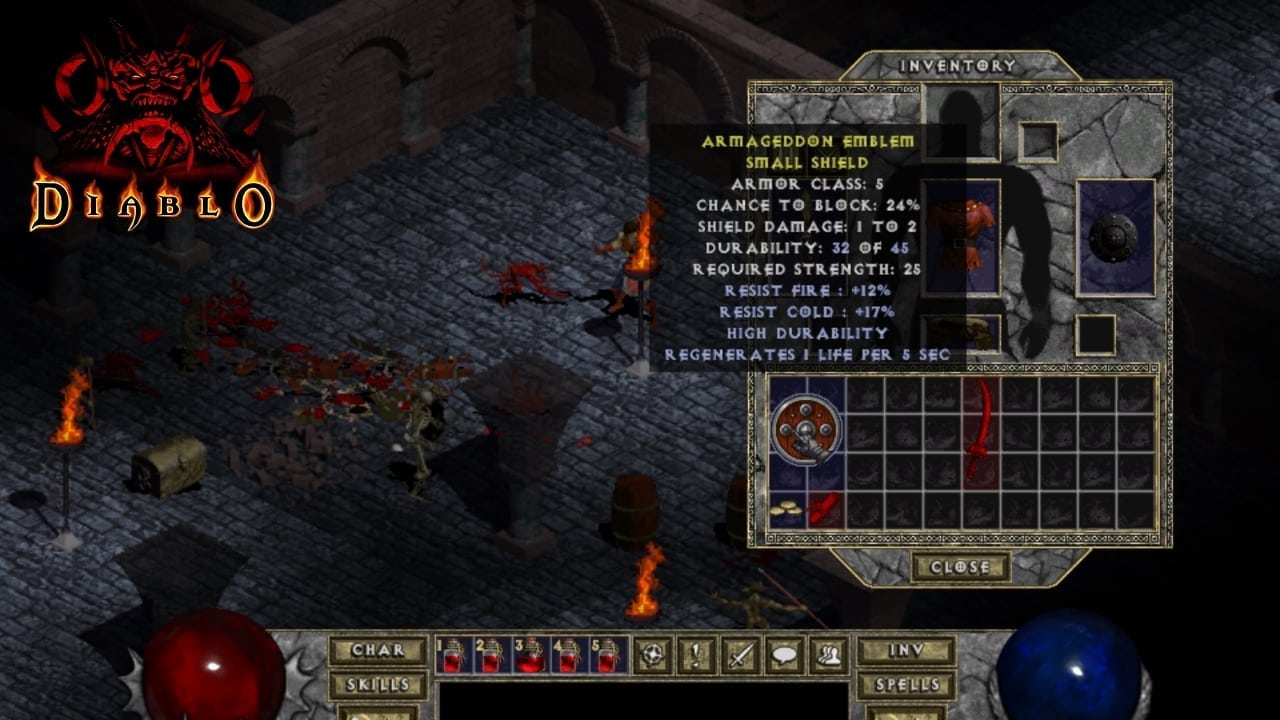Open the SKILLS panel
This screenshot has width=1280, height=720.
click(x=378, y=685)
